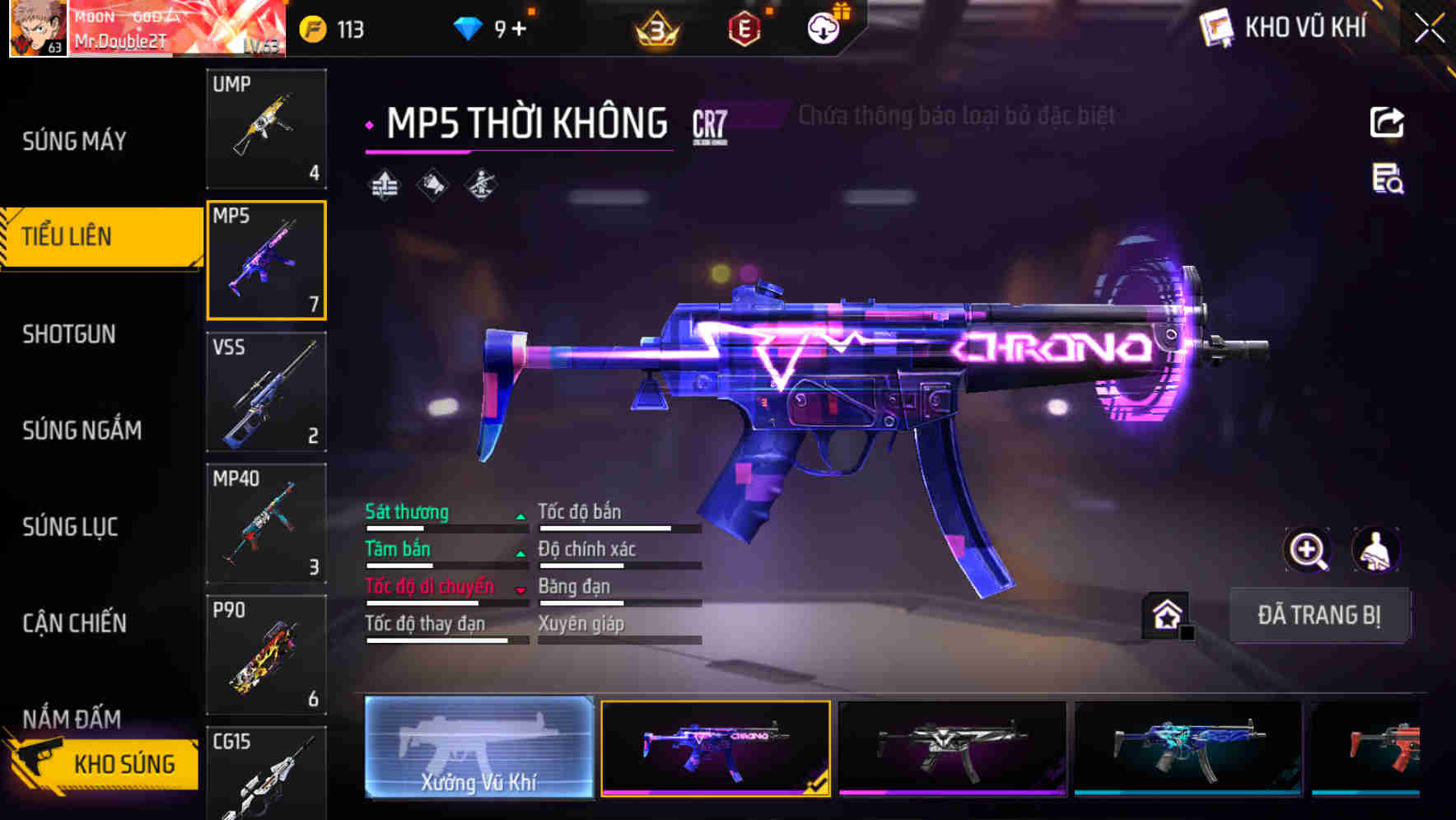Click the ĐÃ TRANG BỊ button

click(x=1319, y=615)
